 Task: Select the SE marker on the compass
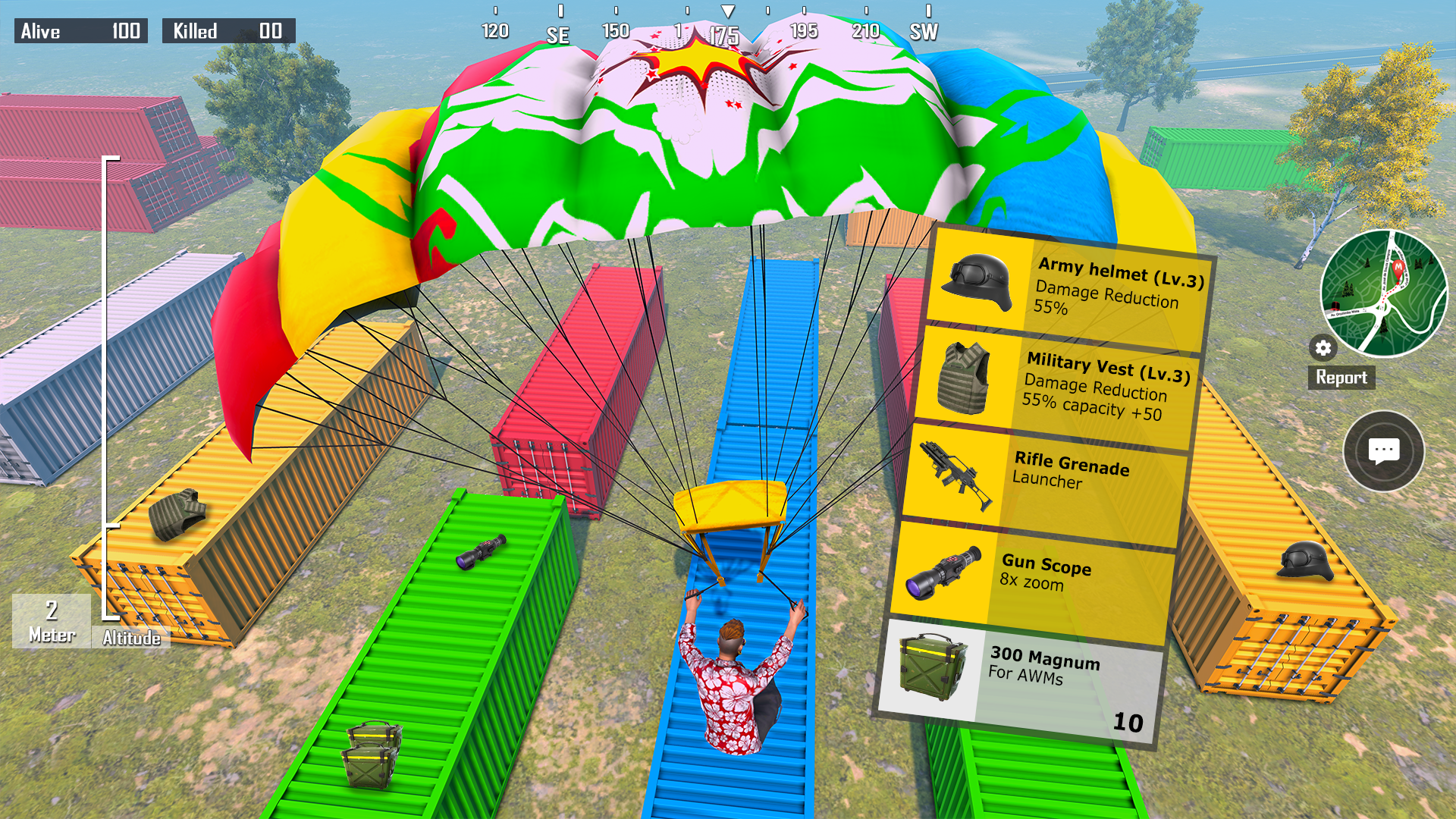pyautogui.click(x=559, y=33)
